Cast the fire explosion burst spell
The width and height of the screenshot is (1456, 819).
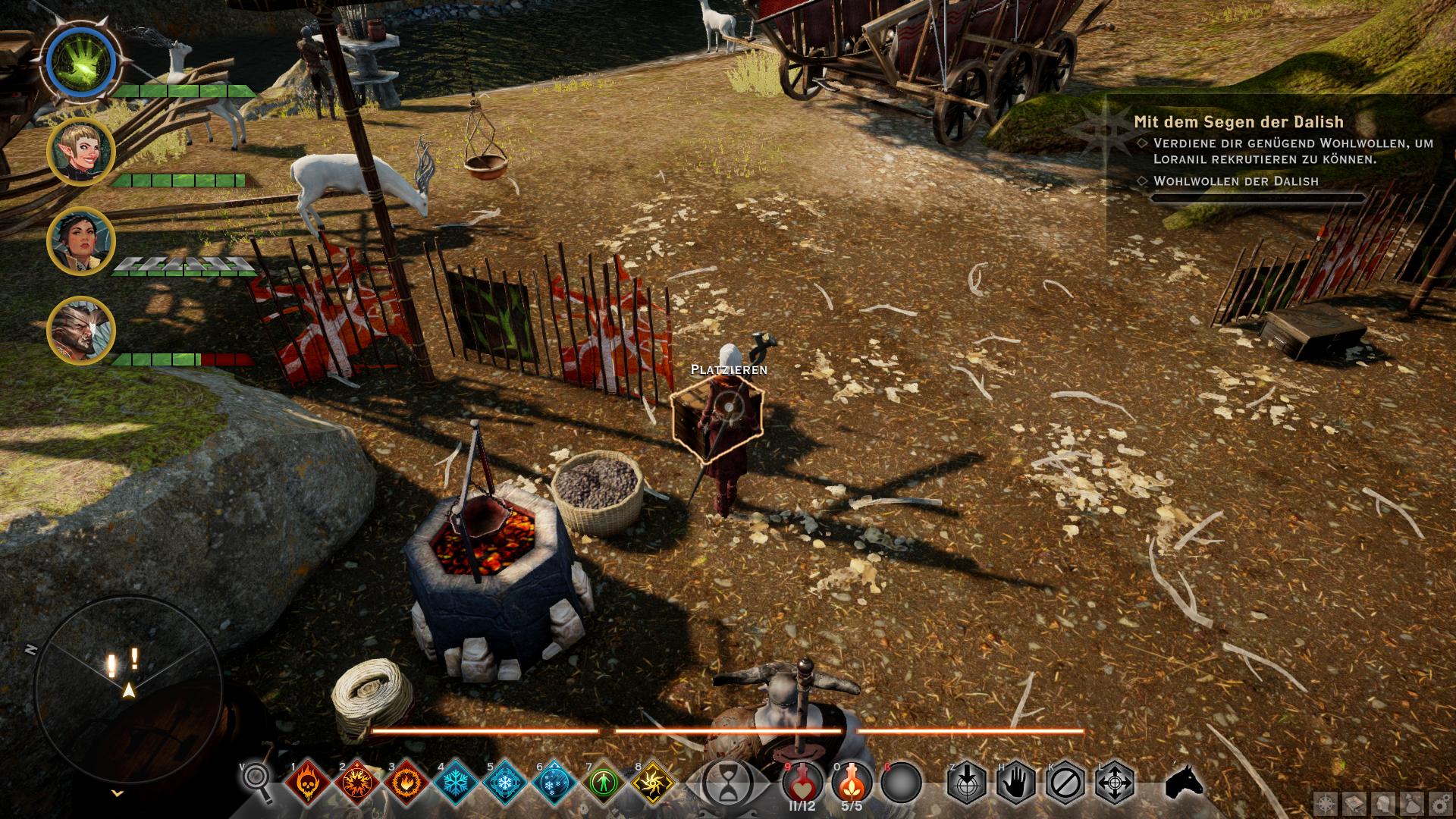pos(356,782)
